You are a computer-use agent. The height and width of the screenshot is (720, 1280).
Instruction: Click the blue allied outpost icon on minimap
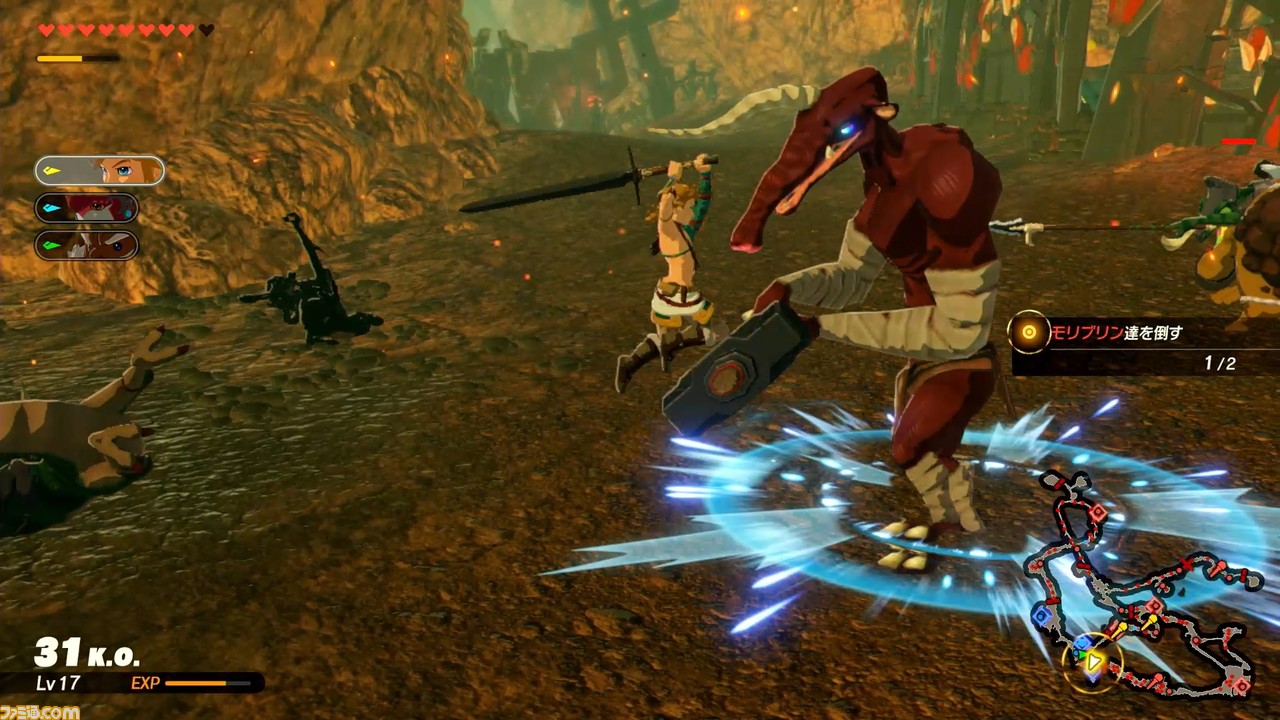(x=1041, y=616)
